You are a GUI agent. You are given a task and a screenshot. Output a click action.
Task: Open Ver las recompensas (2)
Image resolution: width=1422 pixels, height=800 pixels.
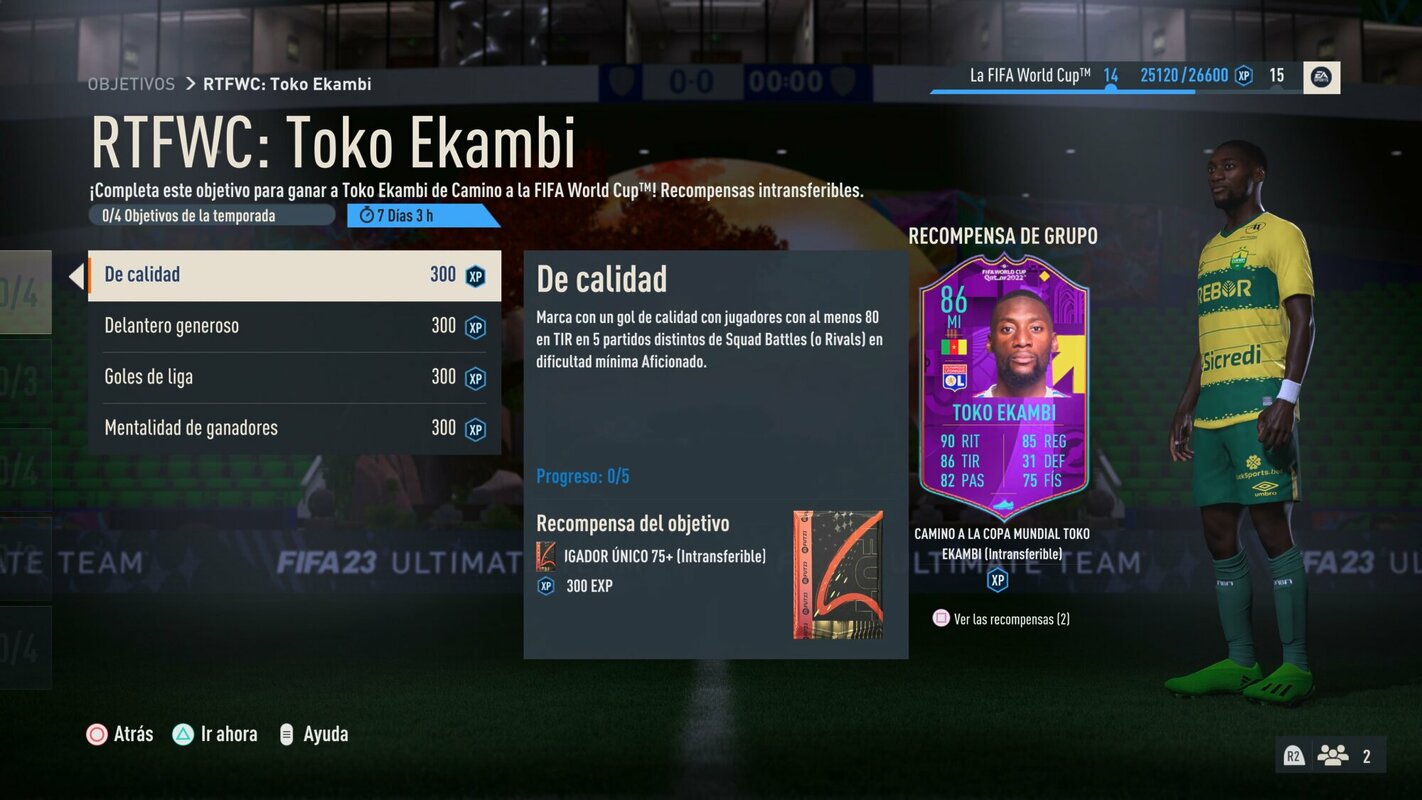coord(1013,618)
